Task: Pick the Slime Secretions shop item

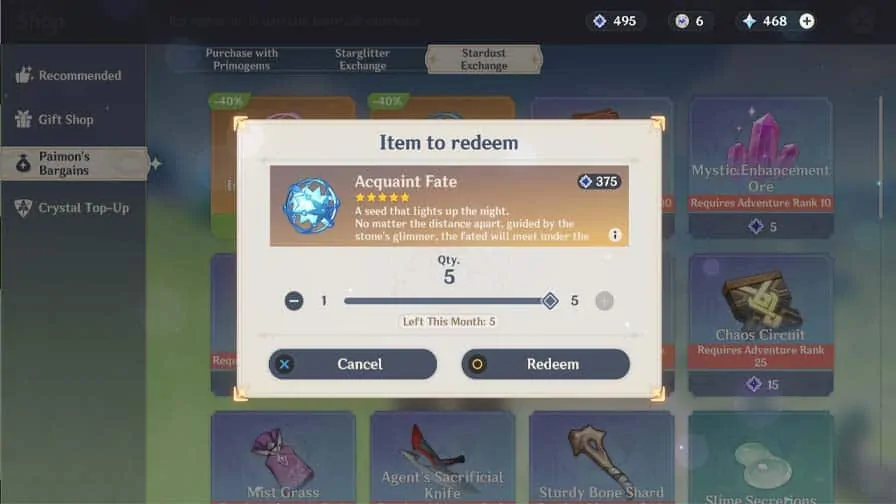Action: click(760, 458)
